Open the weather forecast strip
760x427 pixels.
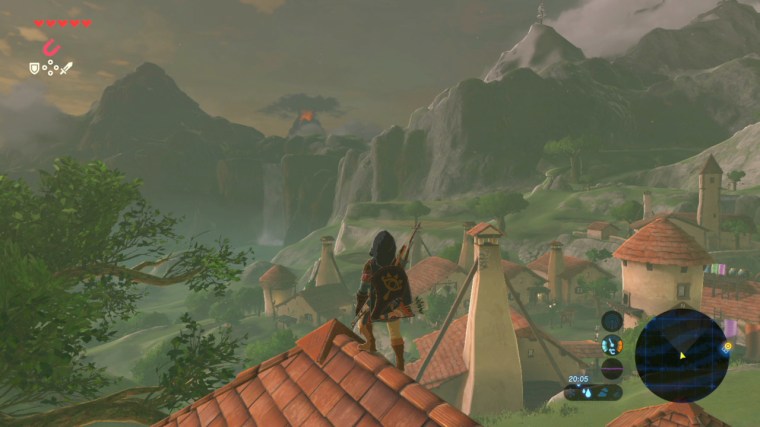[594, 393]
